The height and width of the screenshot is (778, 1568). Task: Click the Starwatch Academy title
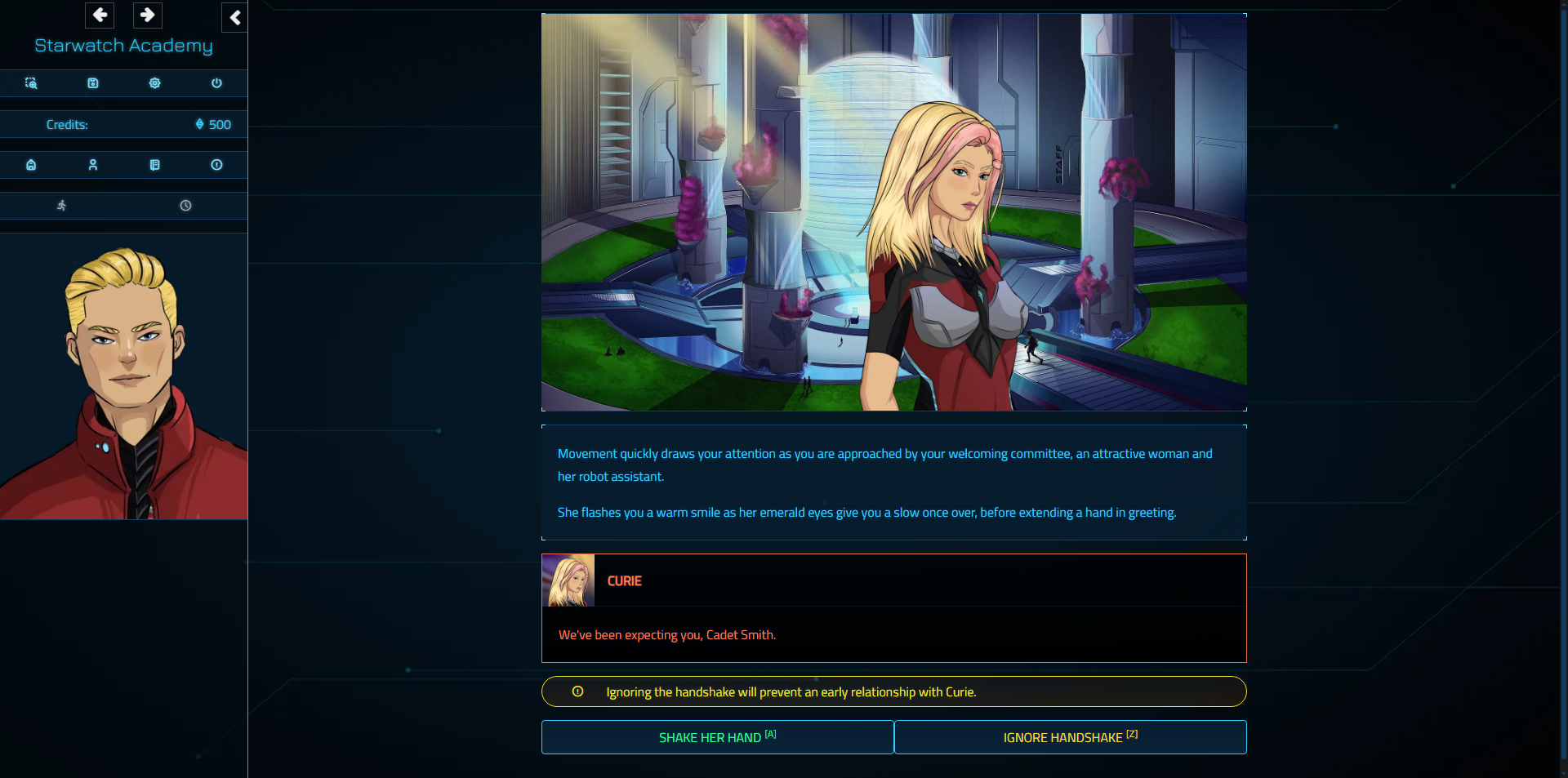point(122,46)
